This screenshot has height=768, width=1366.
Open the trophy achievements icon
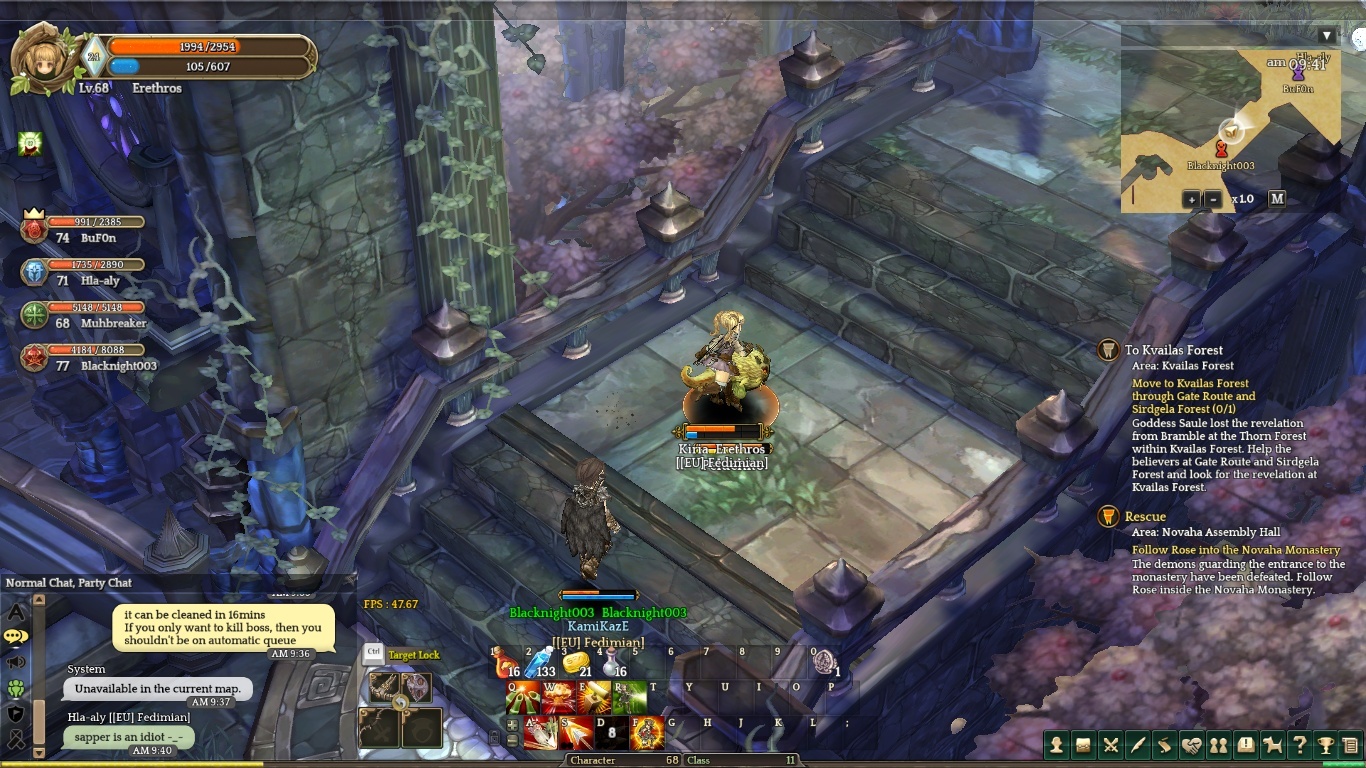pos(1325,745)
